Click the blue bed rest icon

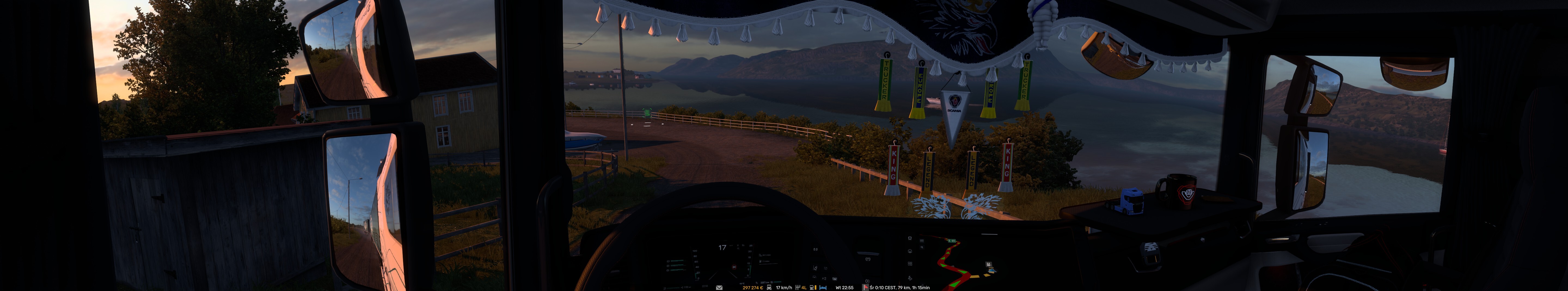point(823,288)
